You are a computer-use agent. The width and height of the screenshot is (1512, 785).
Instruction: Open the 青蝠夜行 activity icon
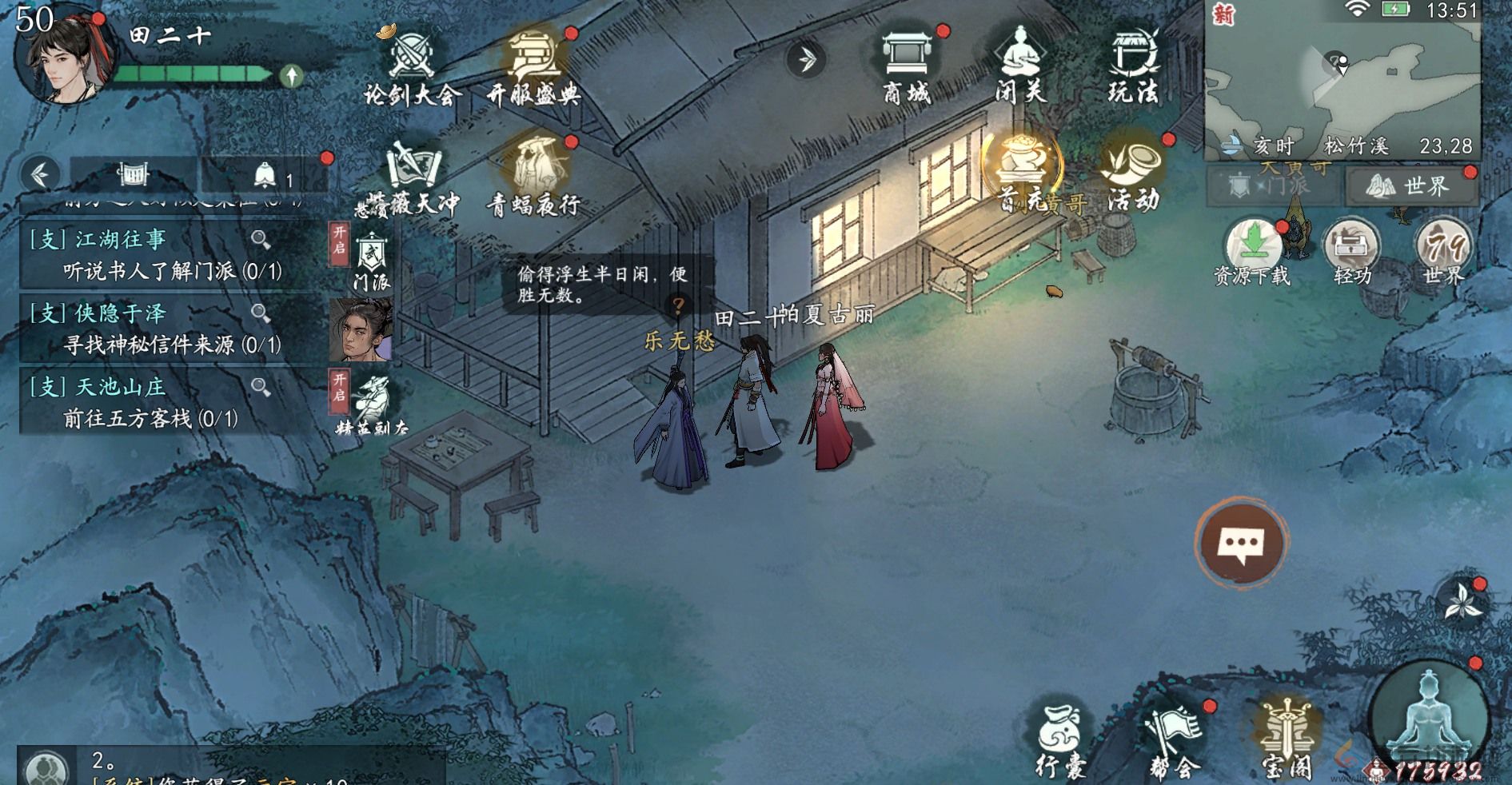point(534,168)
